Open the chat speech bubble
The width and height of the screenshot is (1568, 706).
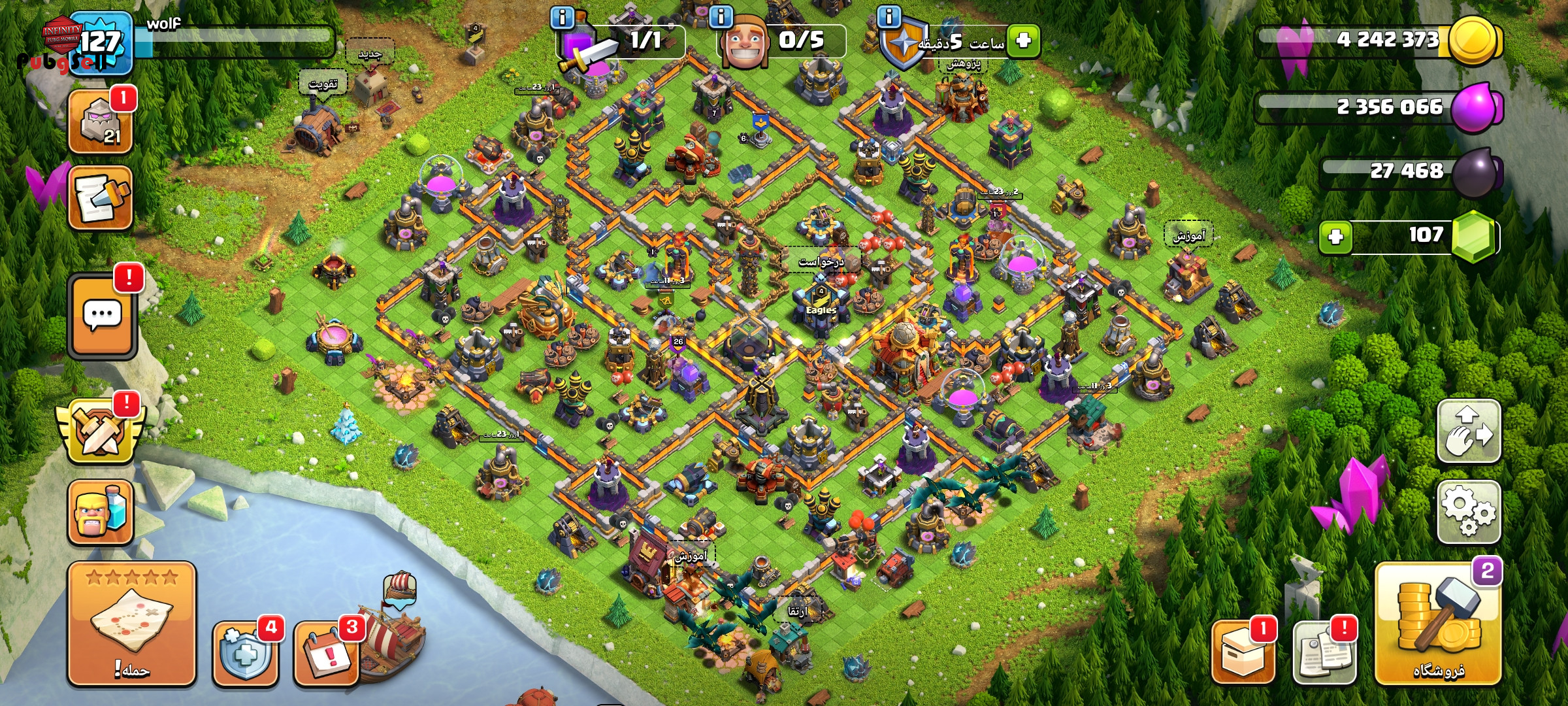click(x=102, y=316)
